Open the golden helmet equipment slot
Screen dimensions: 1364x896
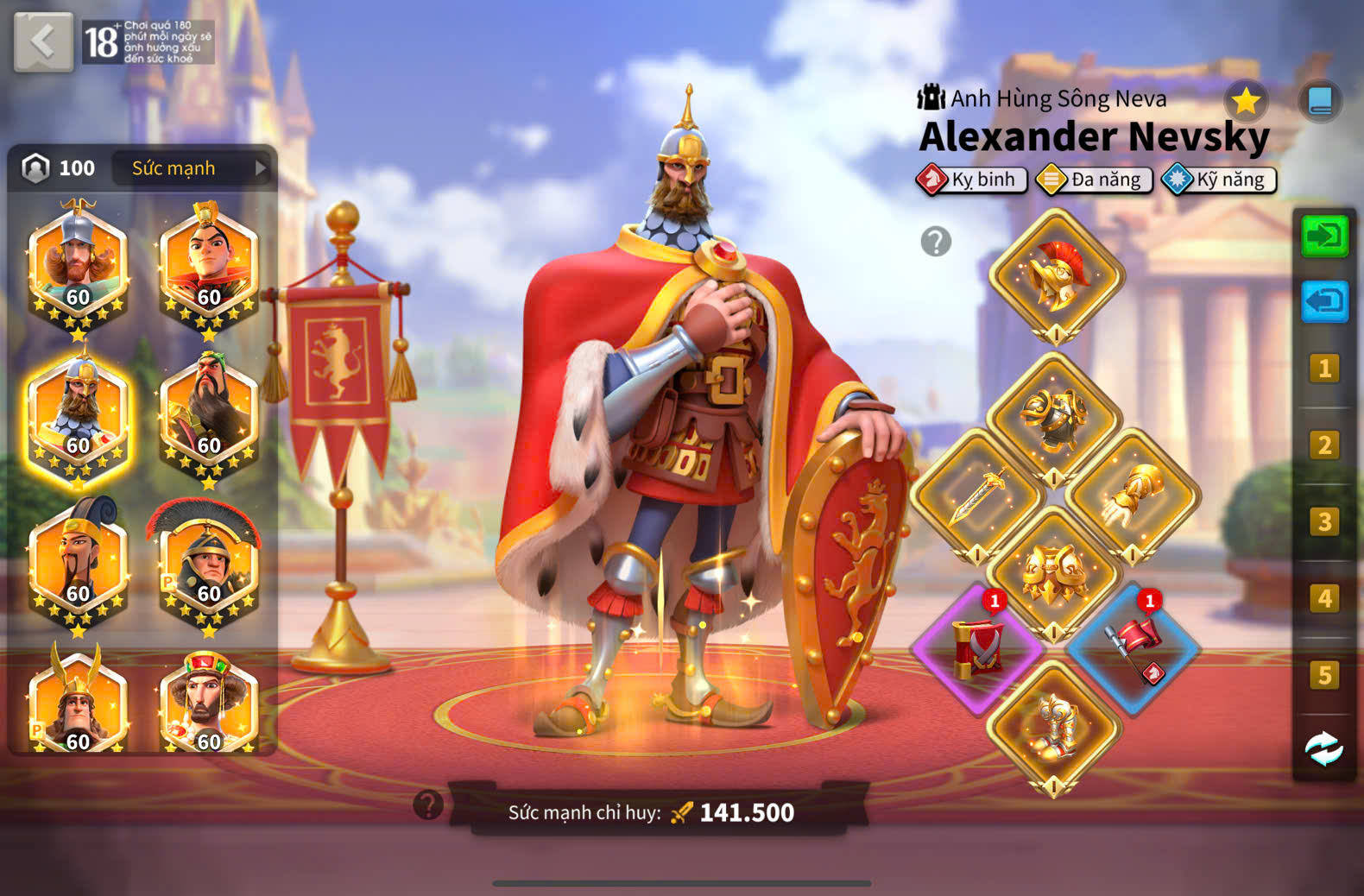tap(1057, 275)
